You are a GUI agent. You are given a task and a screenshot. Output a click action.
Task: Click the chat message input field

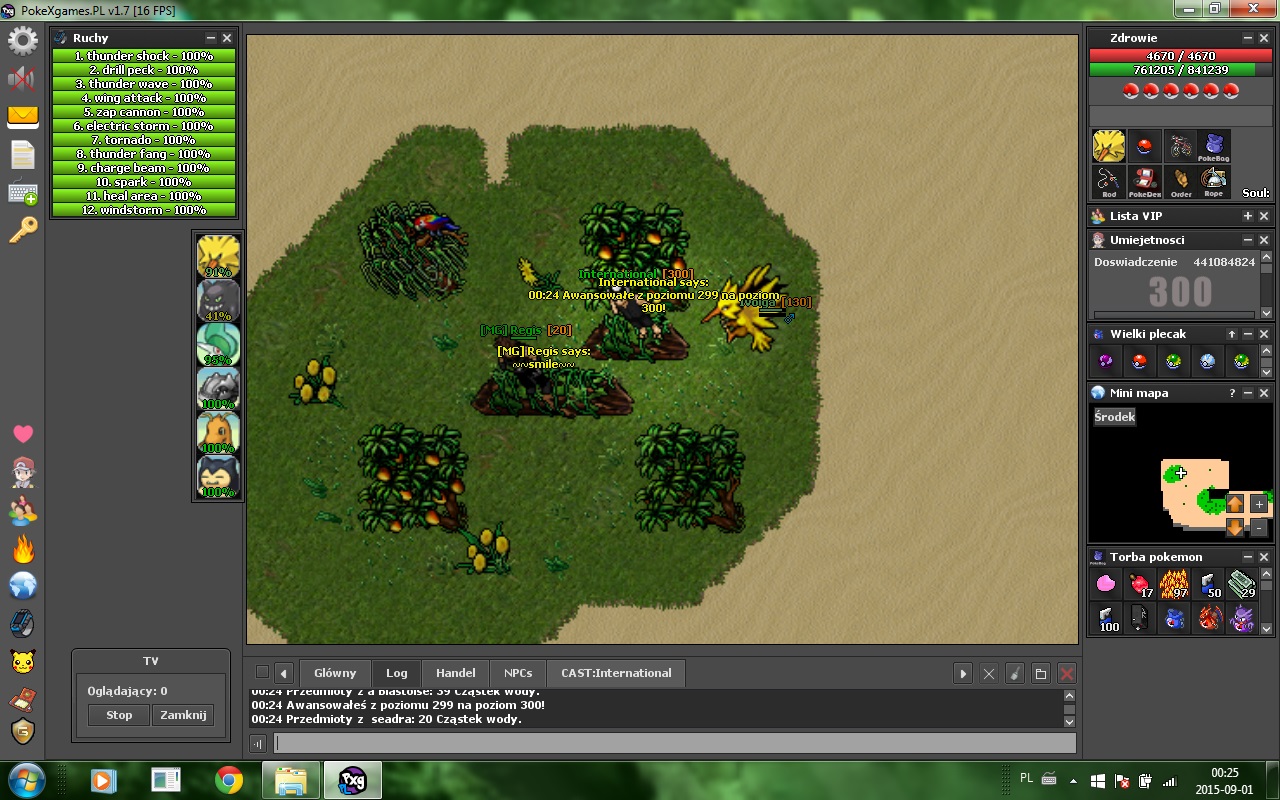click(x=675, y=743)
